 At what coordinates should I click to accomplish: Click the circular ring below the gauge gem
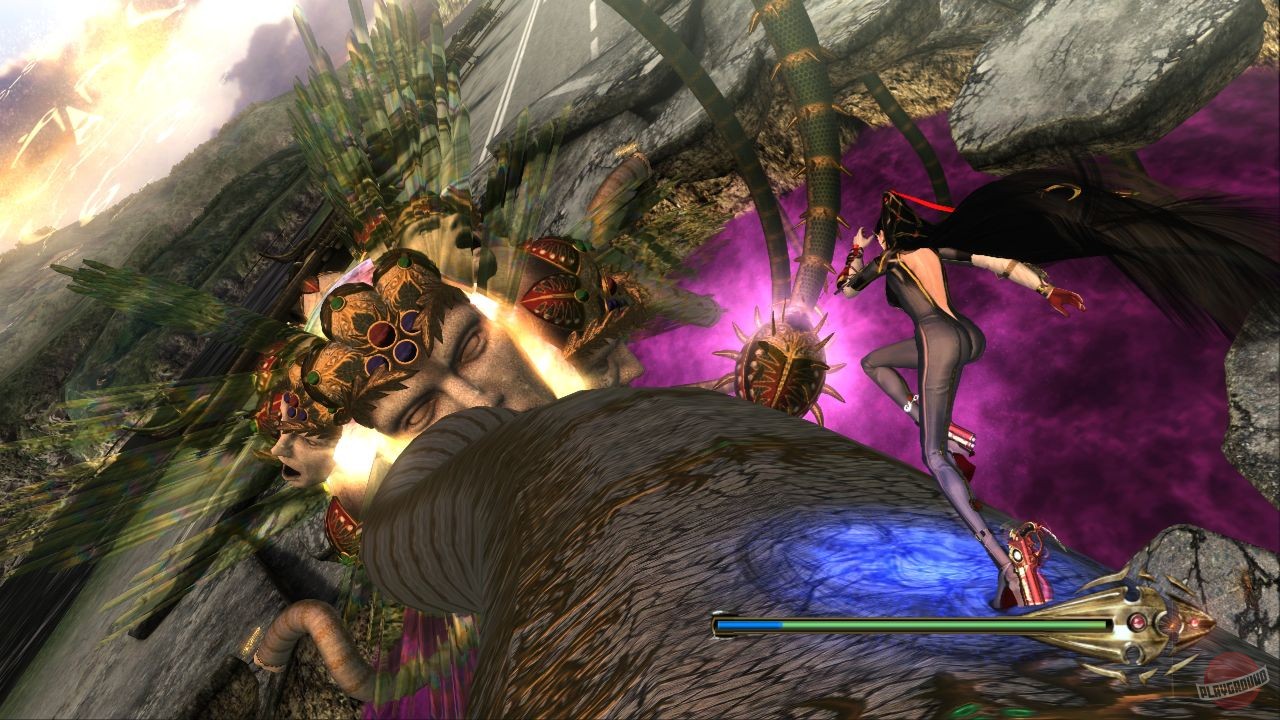pos(1132,652)
